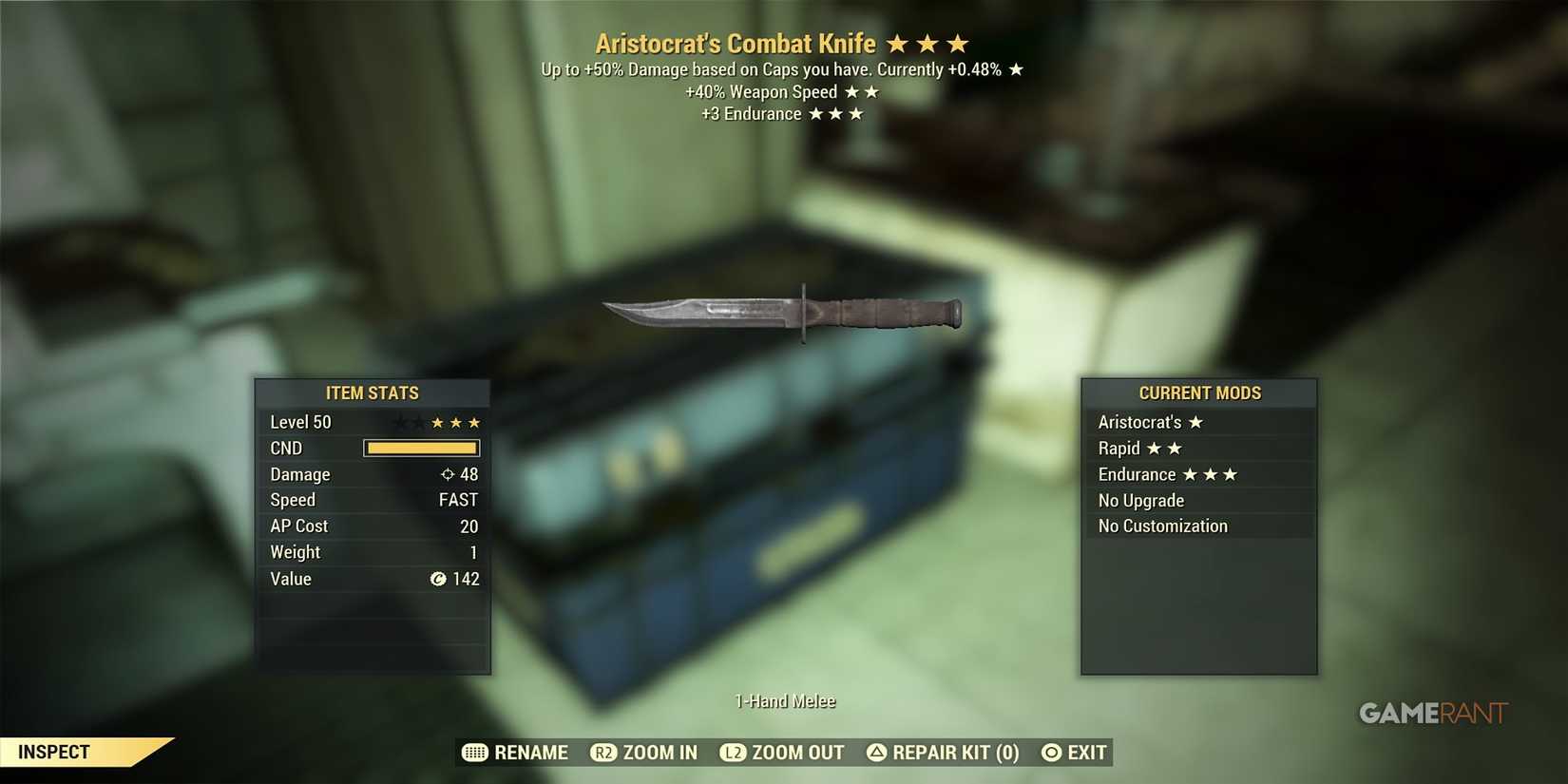Click the circle icon beside EXIT

(x=1049, y=752)
